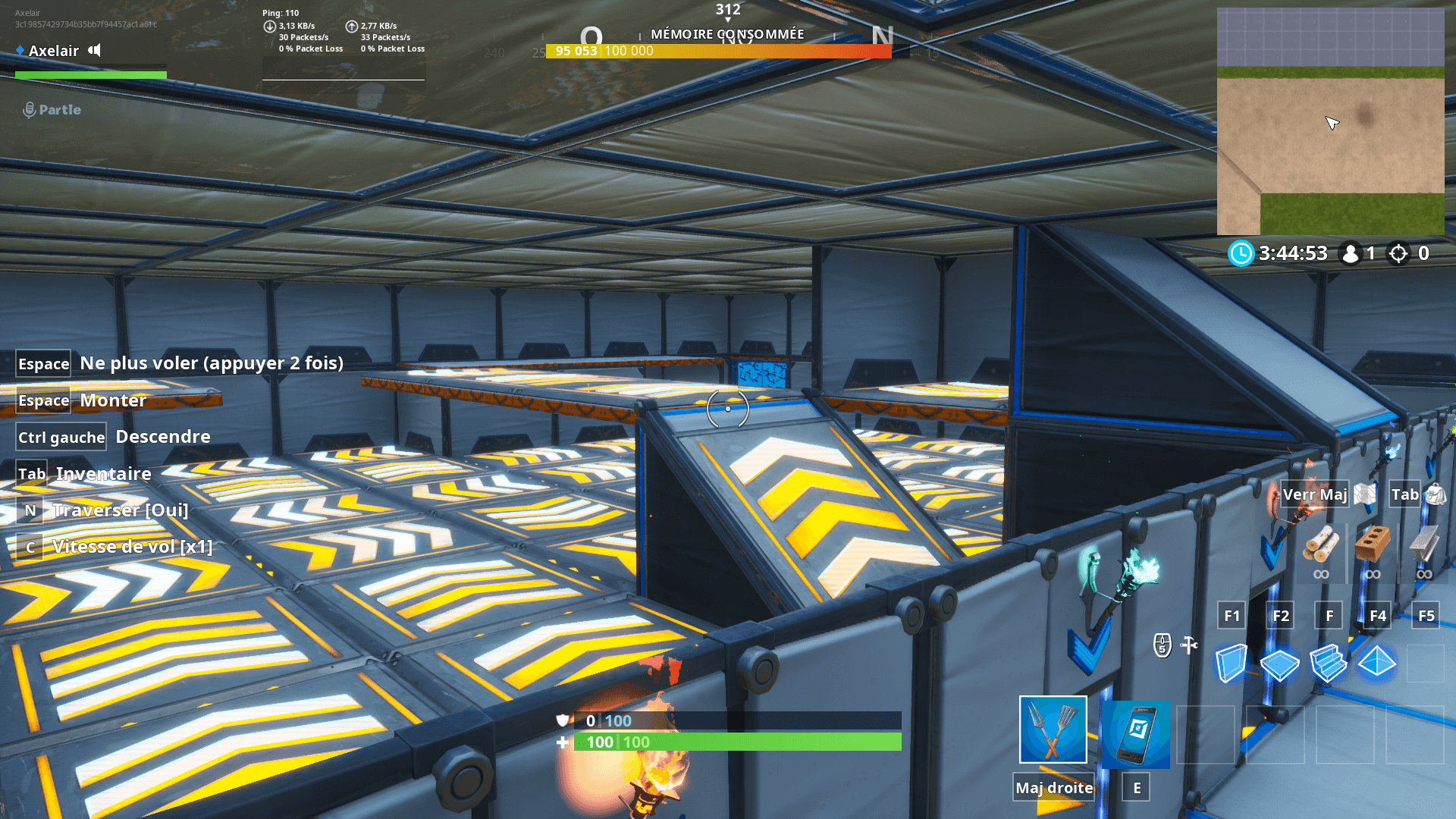Click the 'Monter' control entry
This screenshot has width=1456, height=819.
tap(114, 400)
